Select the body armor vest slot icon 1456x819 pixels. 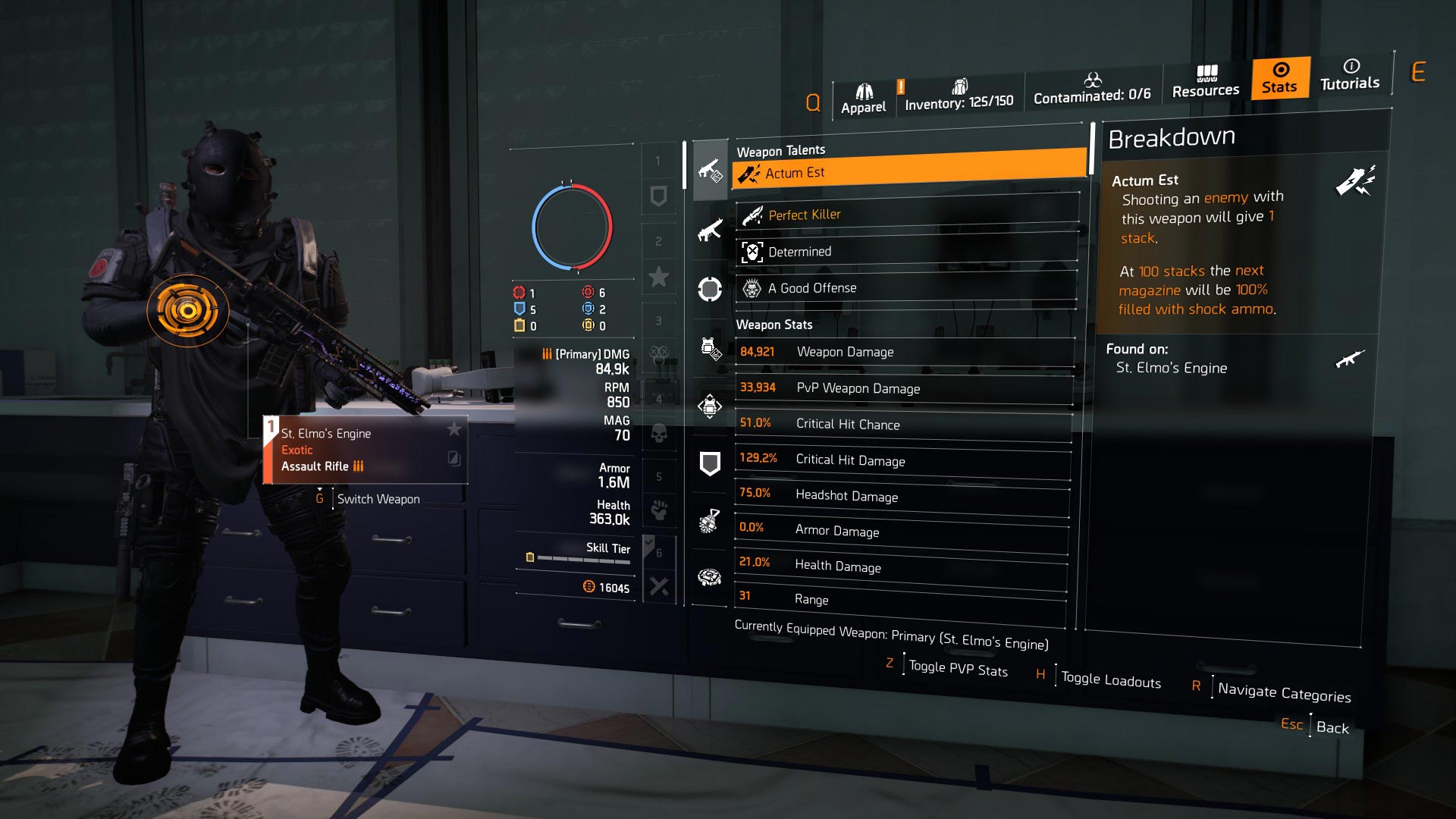pyautogui.click(x=711, y=349)
